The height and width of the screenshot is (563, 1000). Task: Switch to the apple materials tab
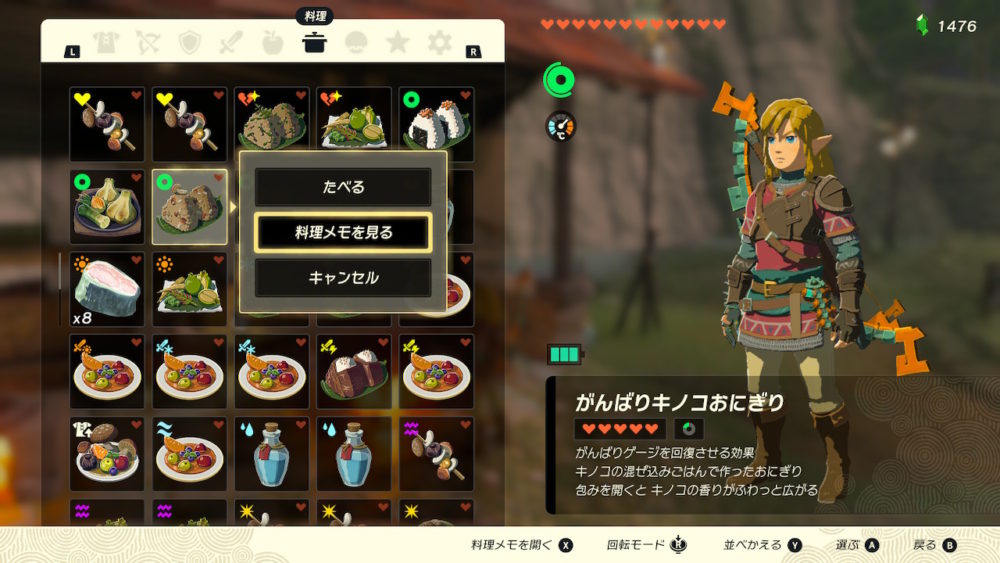coord(273,42)
